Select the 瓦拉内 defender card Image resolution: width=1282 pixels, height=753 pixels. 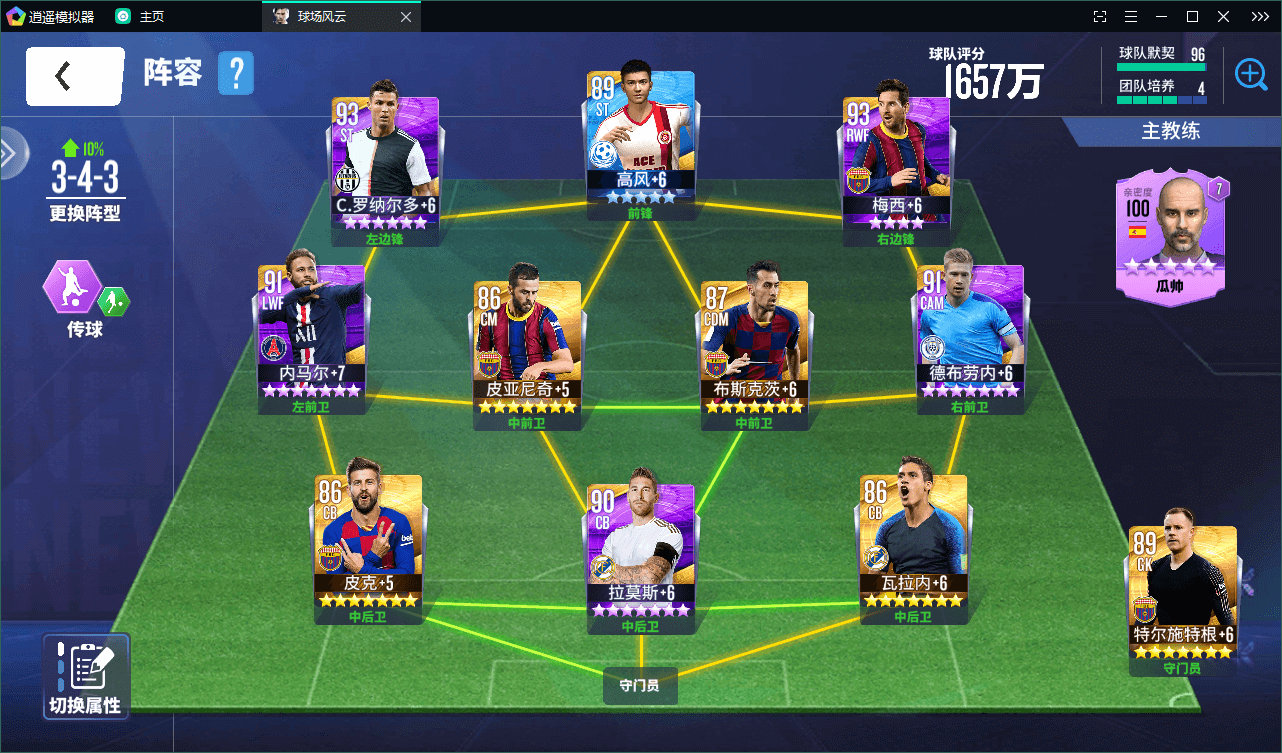click(x=912, y=540)
